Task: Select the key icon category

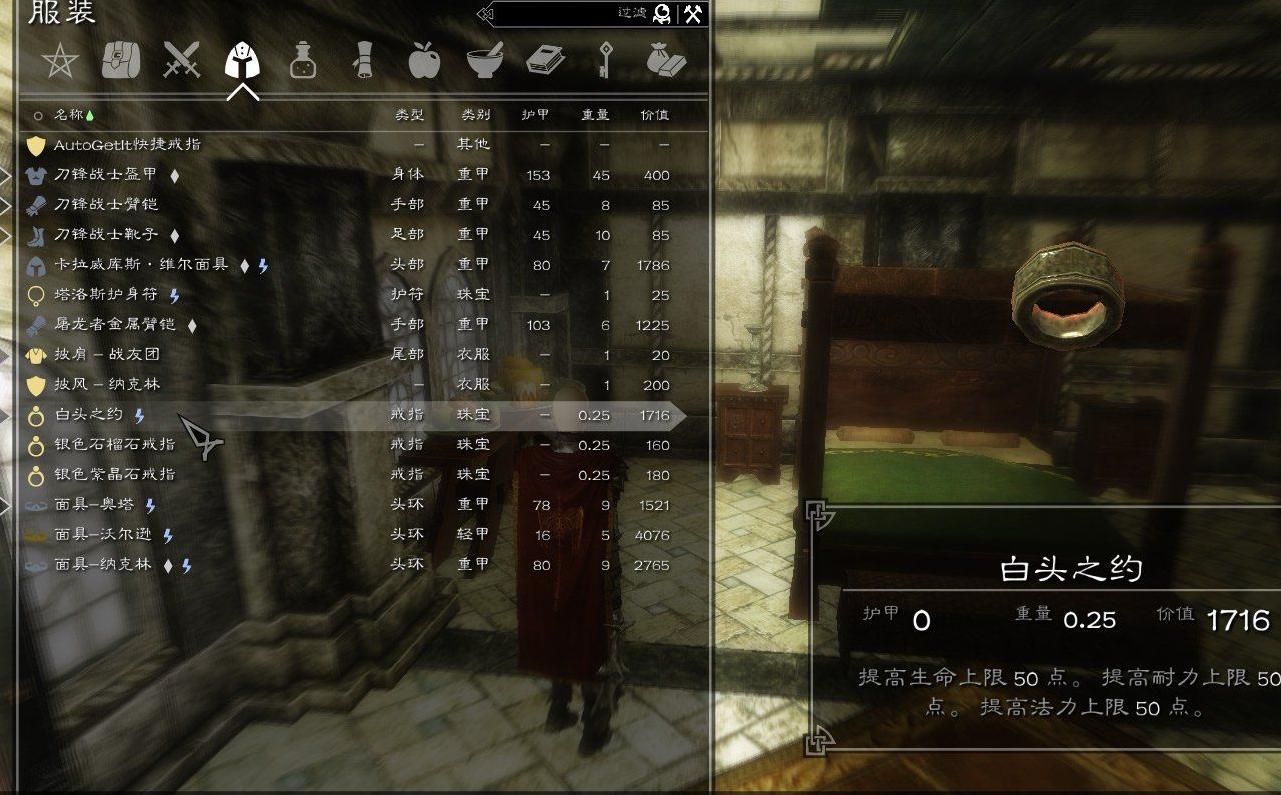Action: pyautogui.click(x=605, y=61)
